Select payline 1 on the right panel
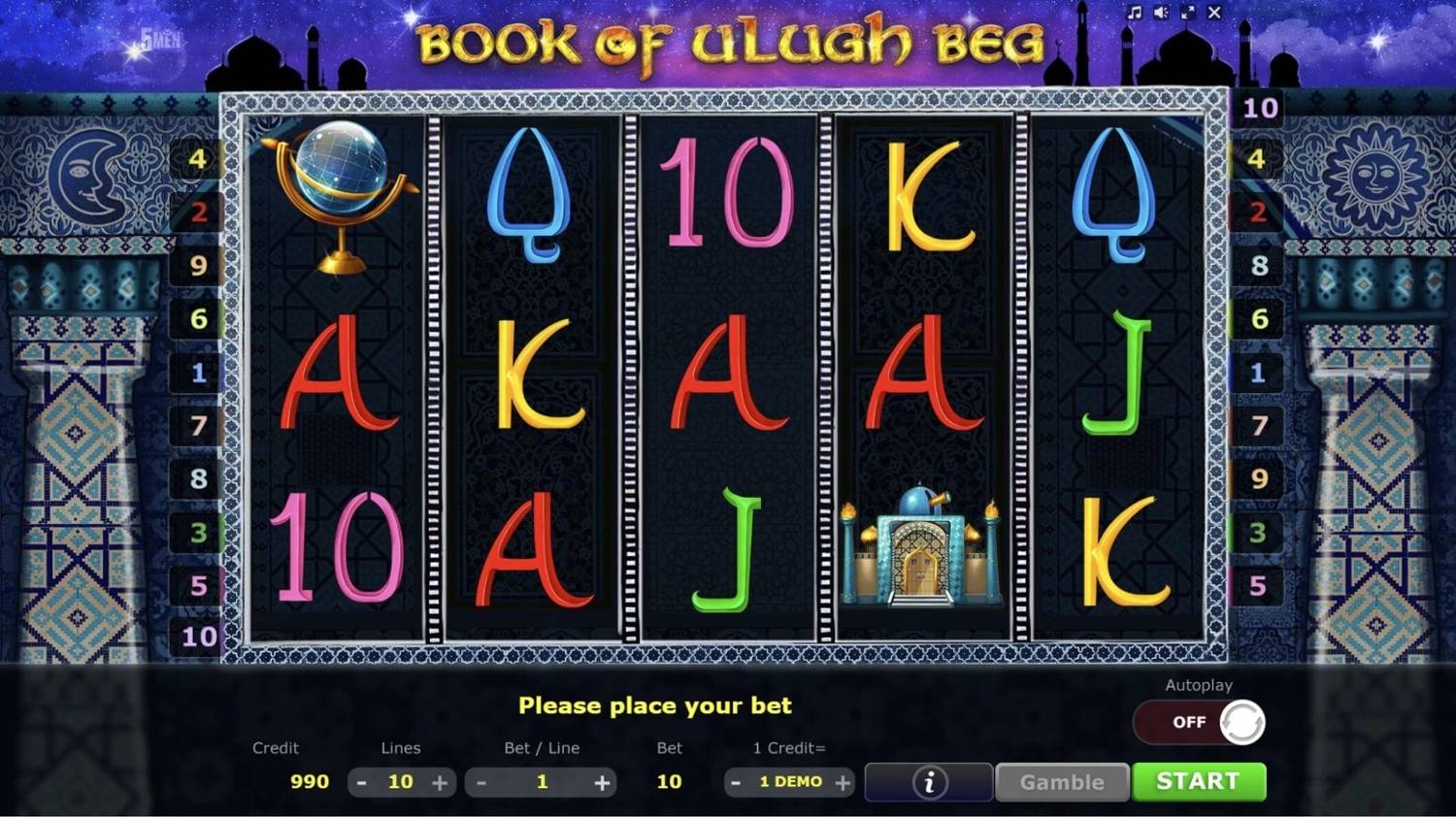Image resolution: width=1456 pixels, height=817 pixels. point(1260,373)
